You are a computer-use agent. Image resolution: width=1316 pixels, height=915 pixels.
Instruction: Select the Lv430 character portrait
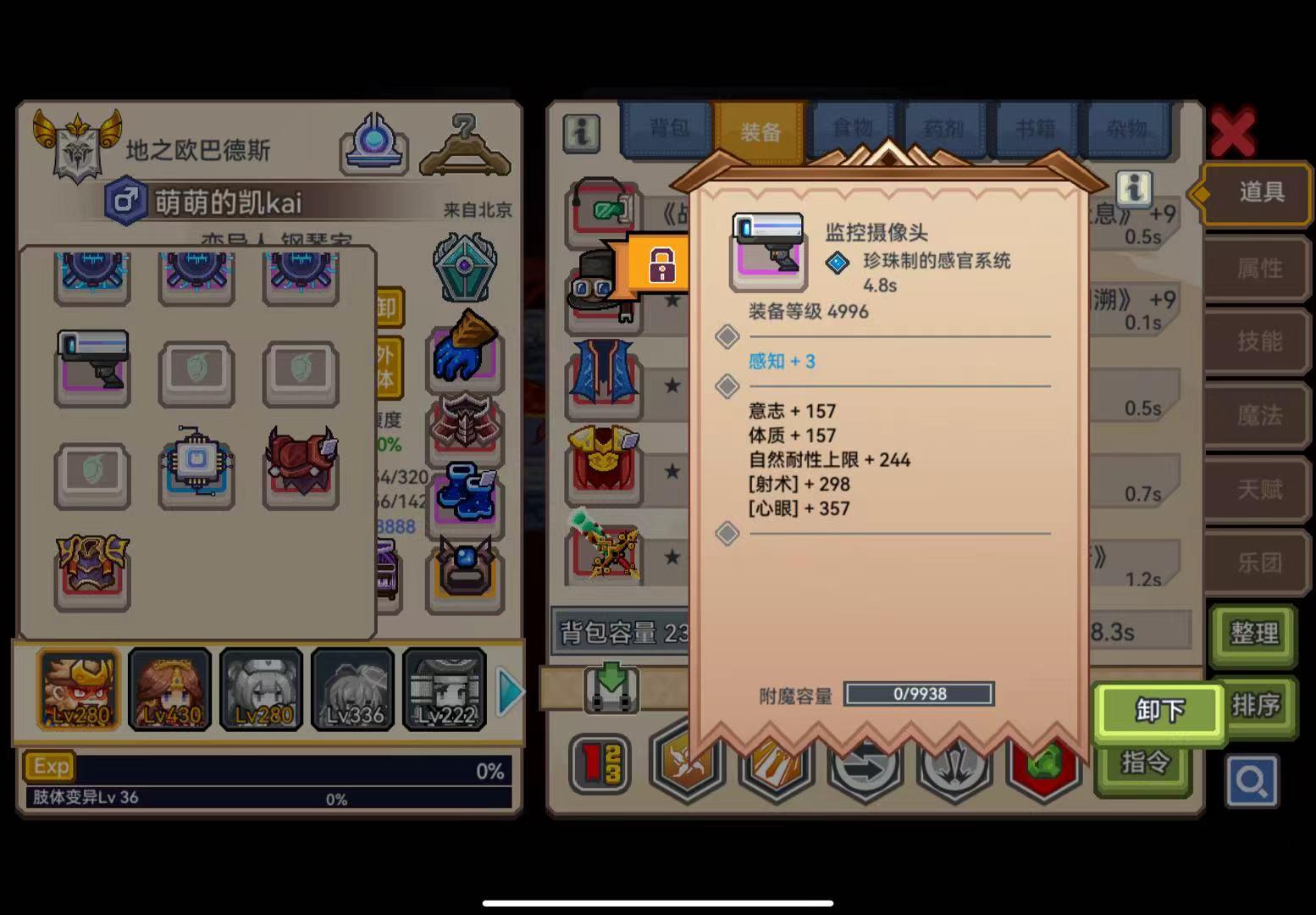click(169, 689)
